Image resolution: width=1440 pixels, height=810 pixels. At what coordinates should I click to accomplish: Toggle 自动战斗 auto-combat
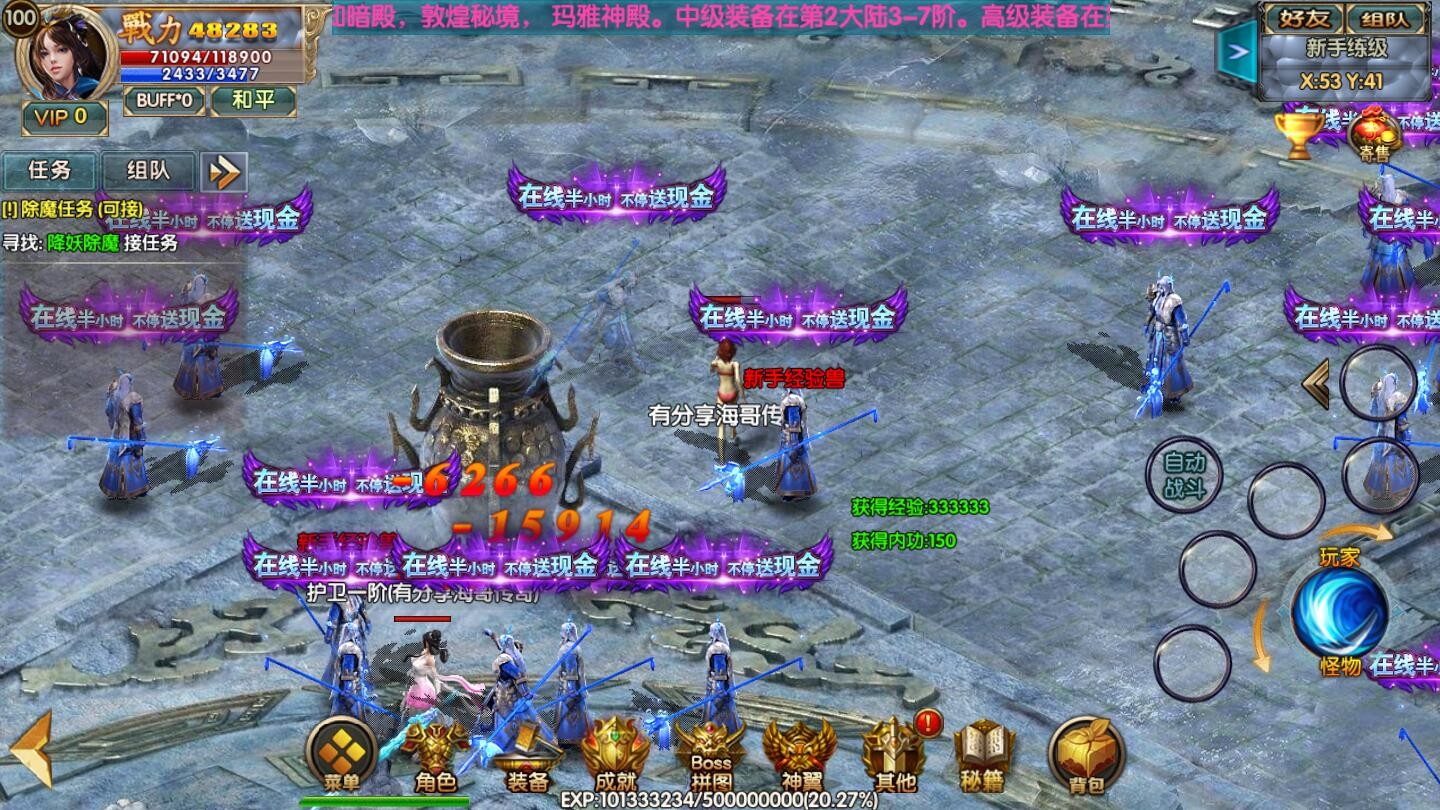pos(1184,475)
